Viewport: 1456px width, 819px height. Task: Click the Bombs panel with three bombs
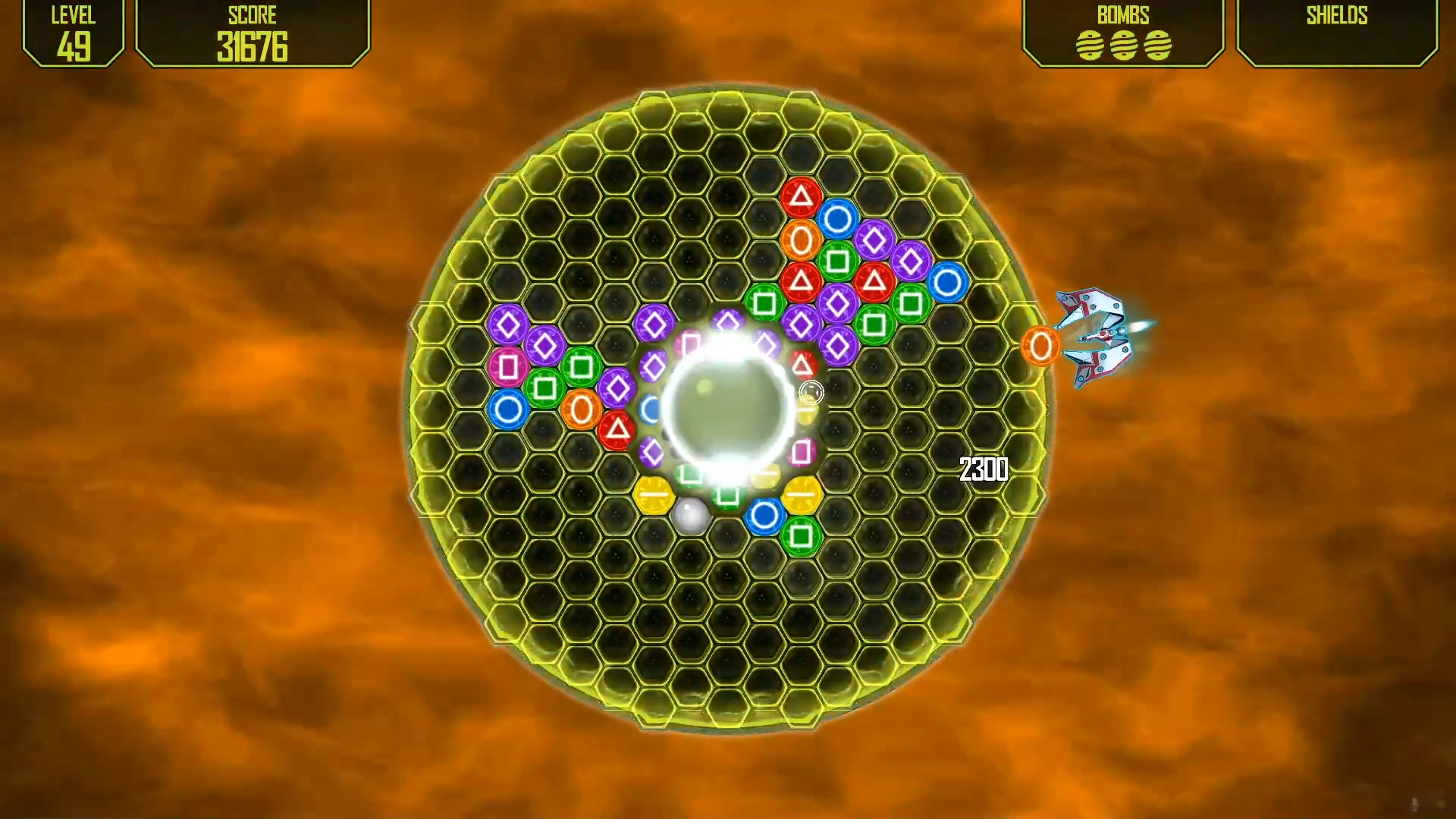pyautogui.click(x=1123, y=33)
